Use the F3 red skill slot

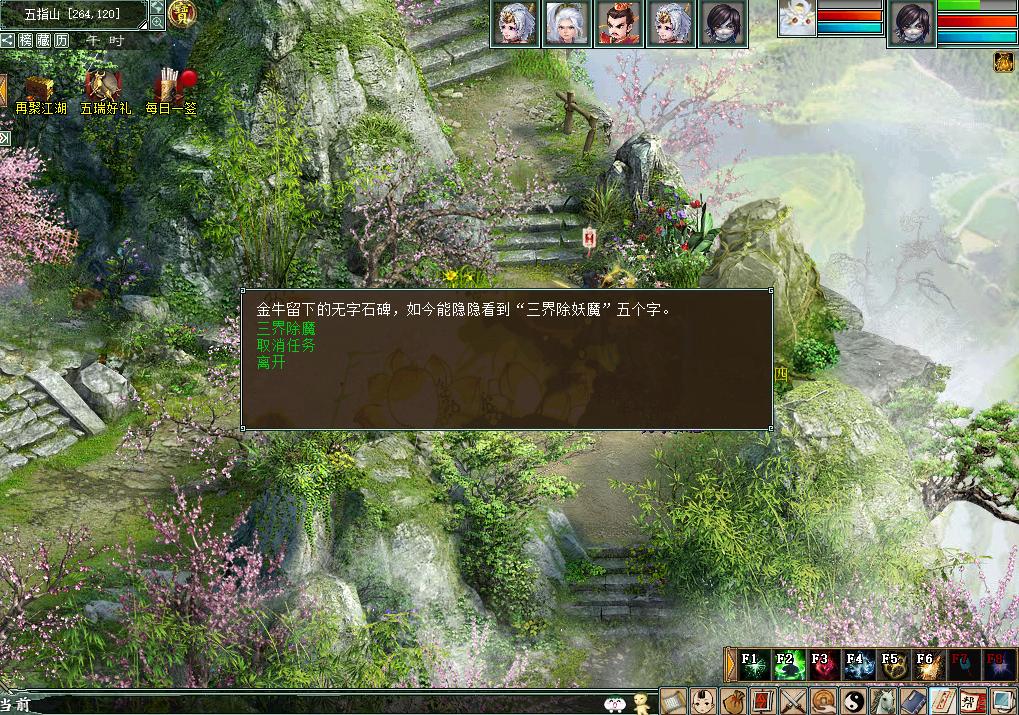(x=822, y=665)
